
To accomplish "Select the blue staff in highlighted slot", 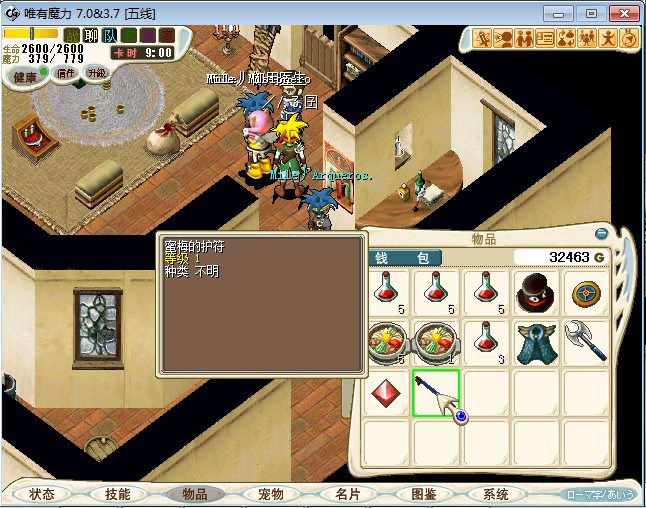I will [436, 392].
